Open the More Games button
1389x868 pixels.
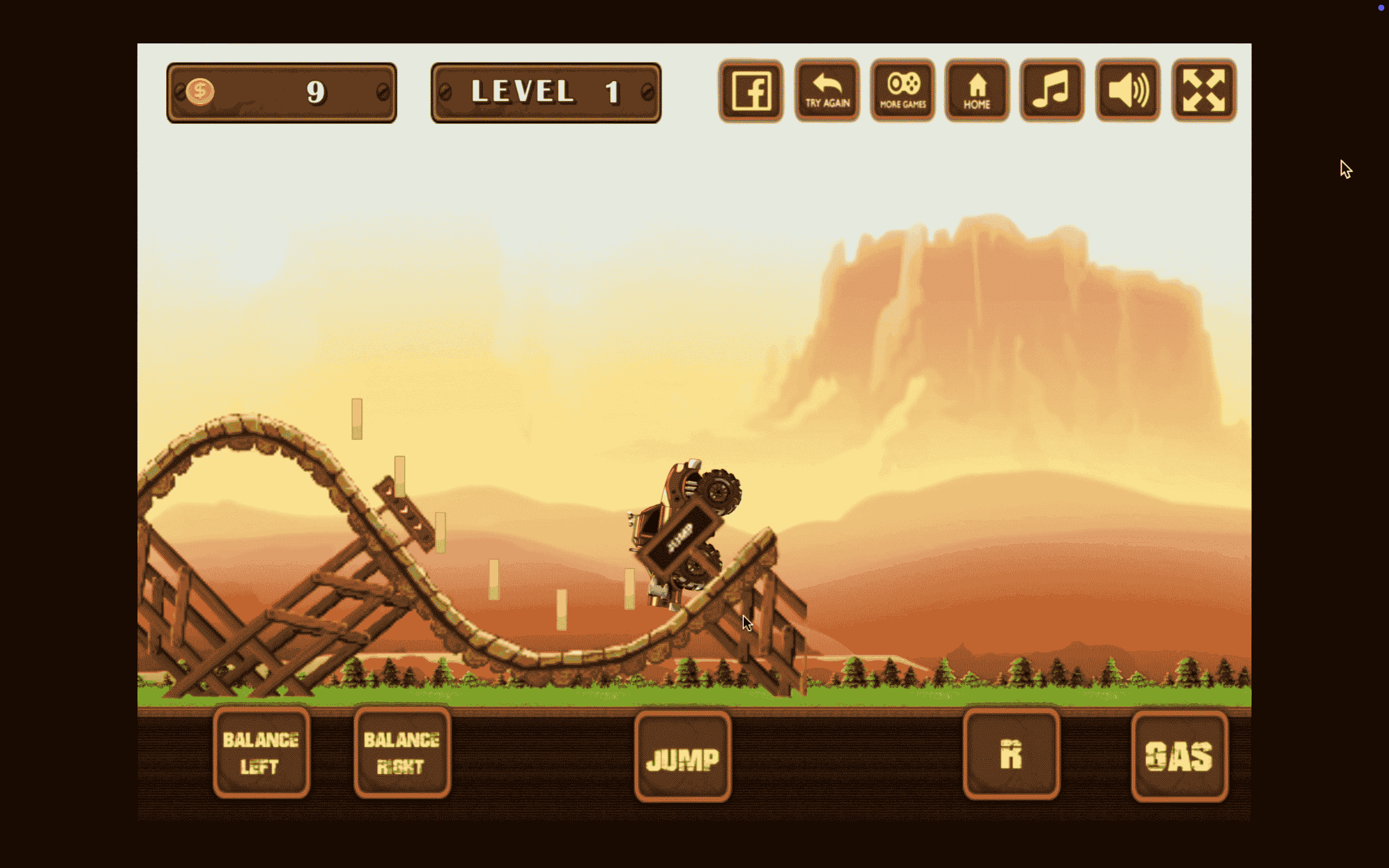point(902,91)
